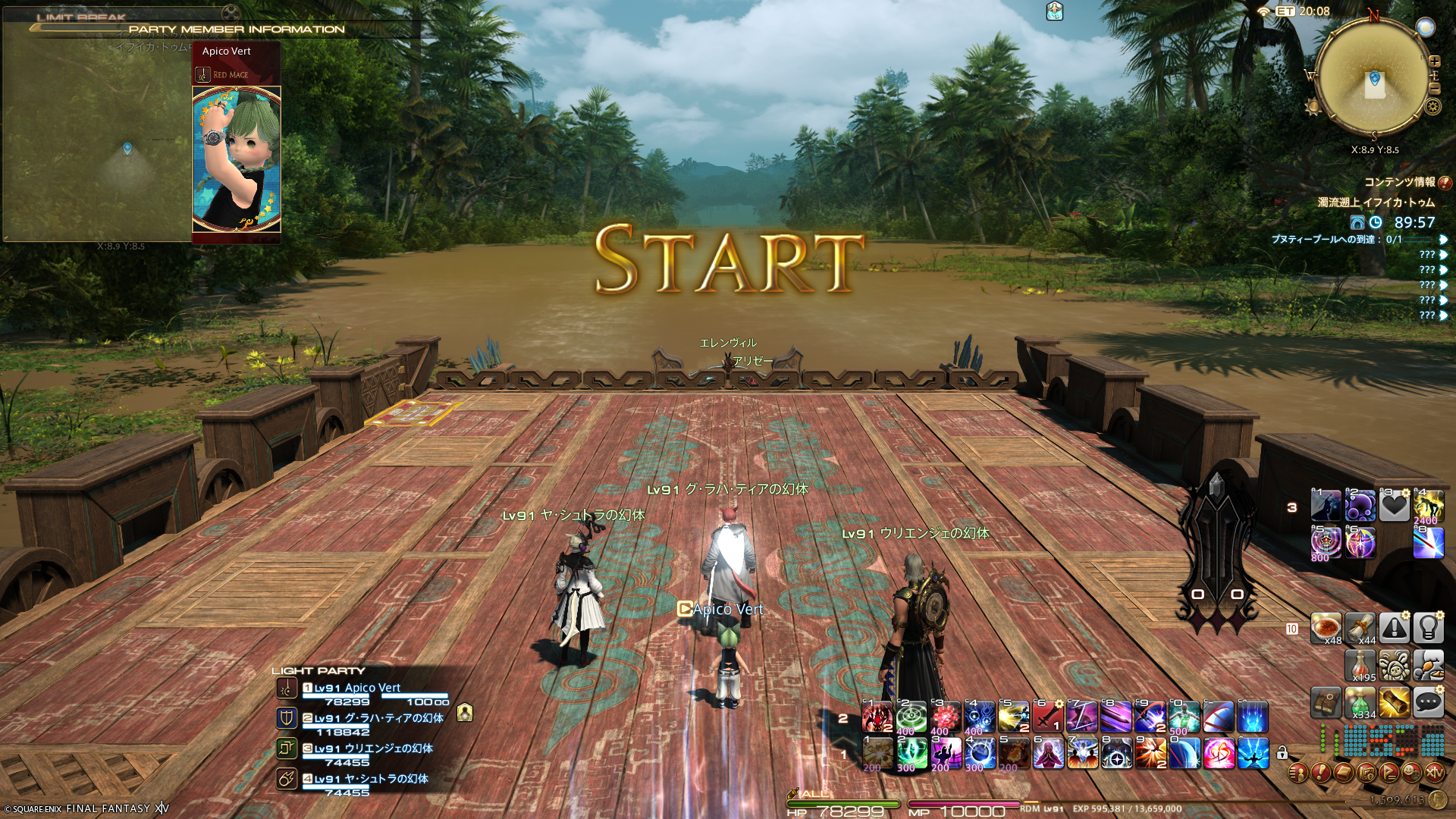Activate the speech bubble macro icon

coord(1428,703)
